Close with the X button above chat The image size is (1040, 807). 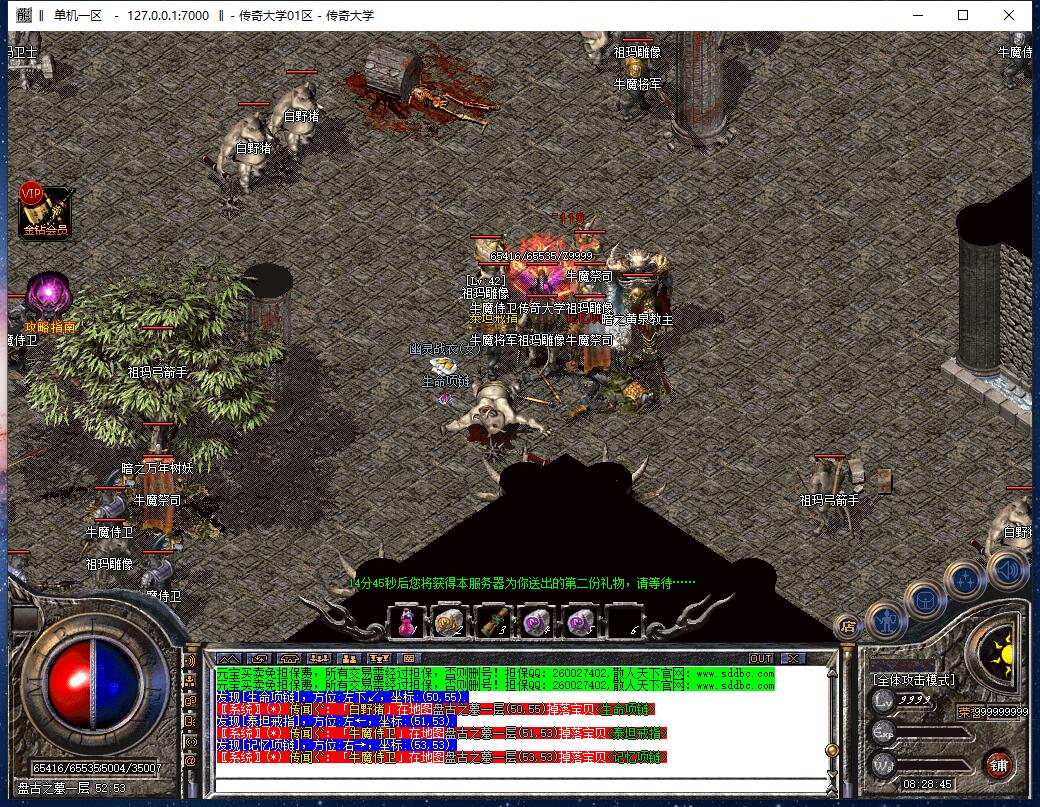(792, 658)
